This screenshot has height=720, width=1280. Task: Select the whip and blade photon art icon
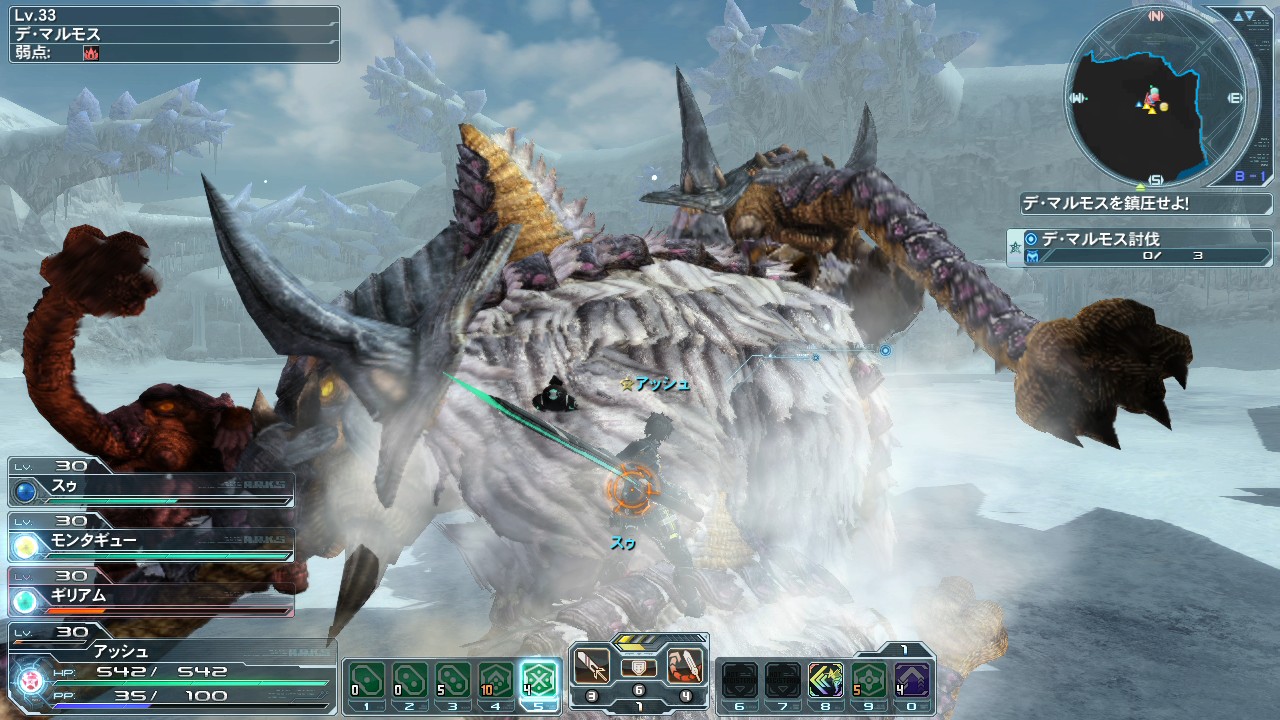(x=686, y=665)
